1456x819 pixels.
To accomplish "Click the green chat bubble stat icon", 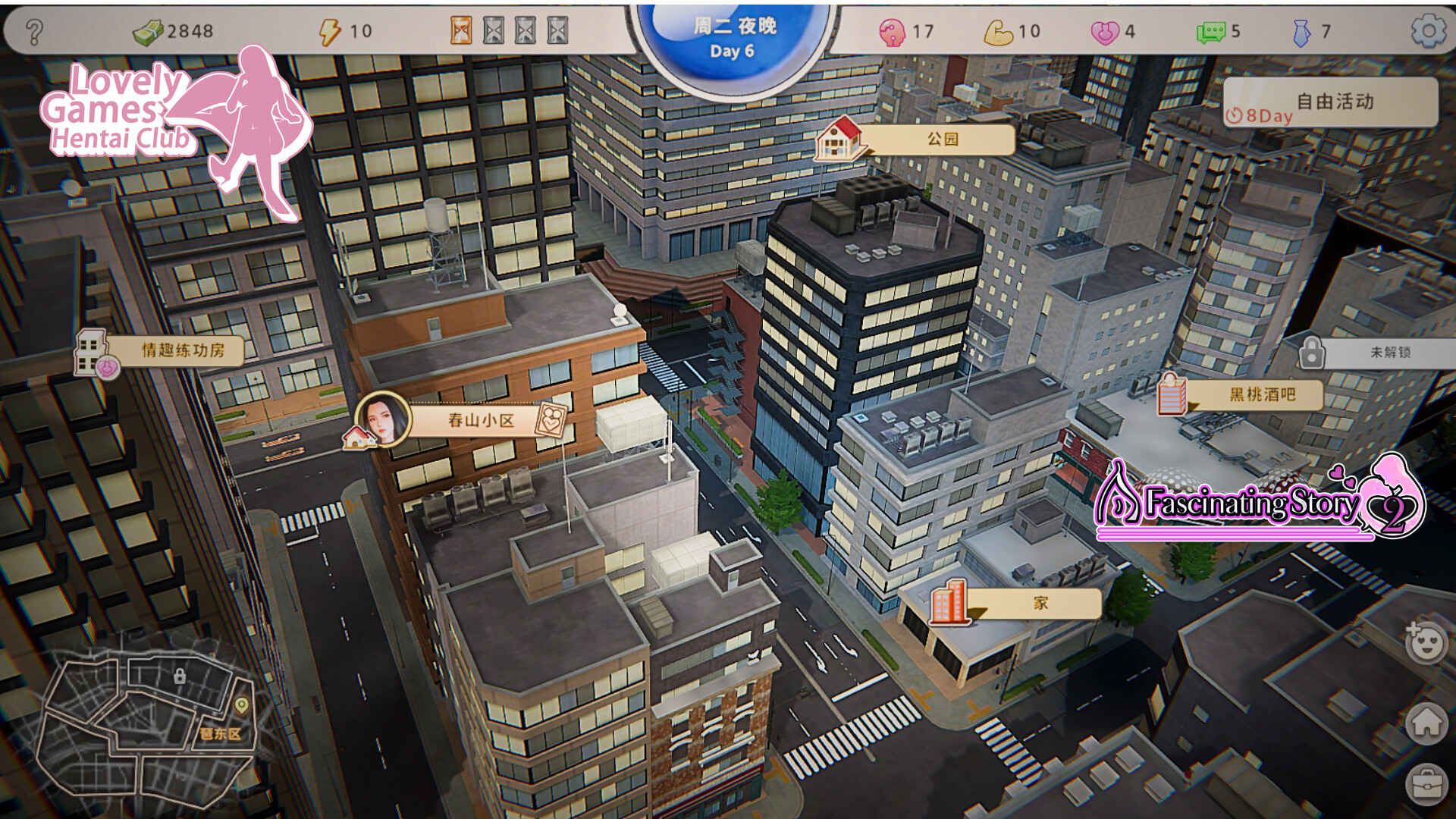I will tap(1212, 32).
